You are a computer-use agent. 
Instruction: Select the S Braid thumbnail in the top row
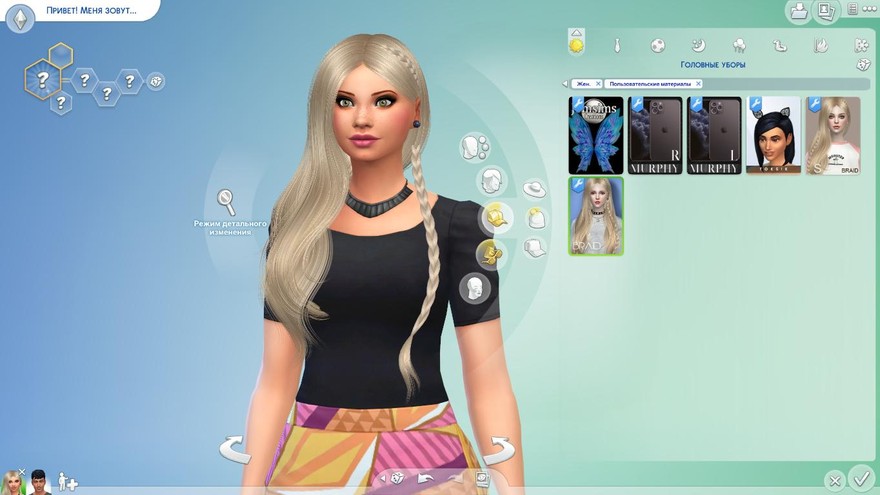(833, 136)
